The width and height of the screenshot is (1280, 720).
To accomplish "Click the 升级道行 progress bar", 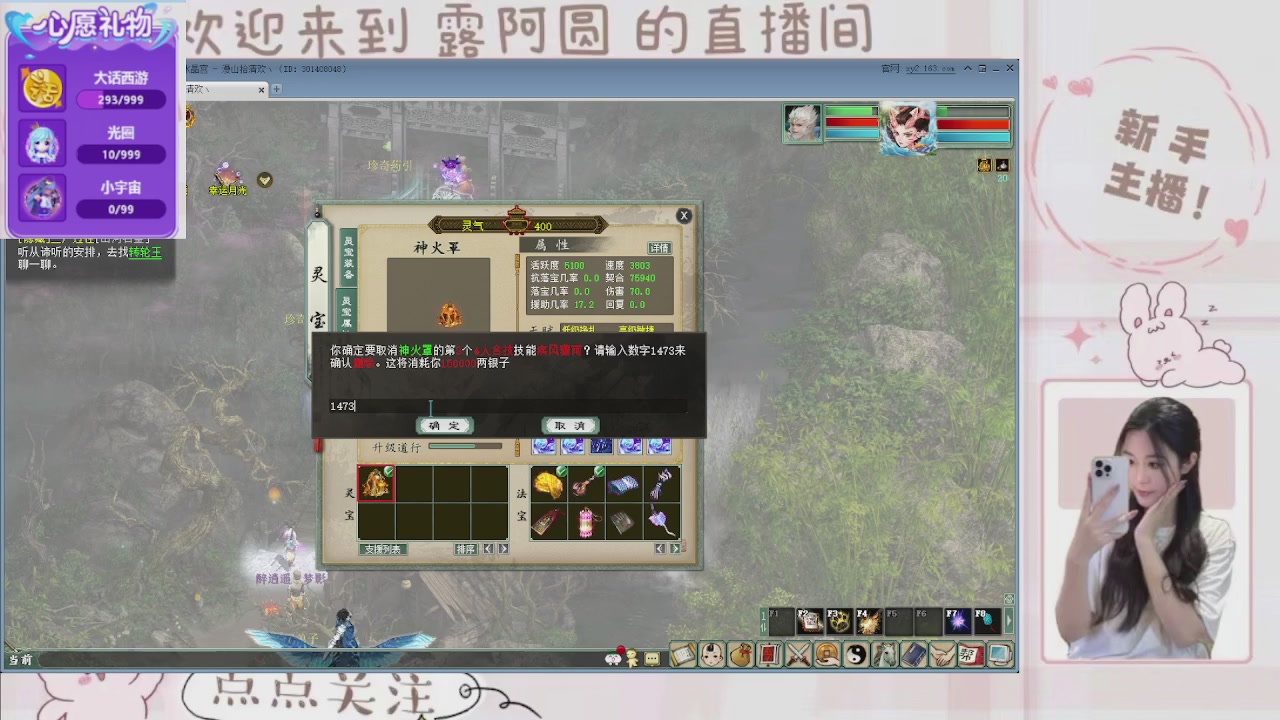I will 465,444.
